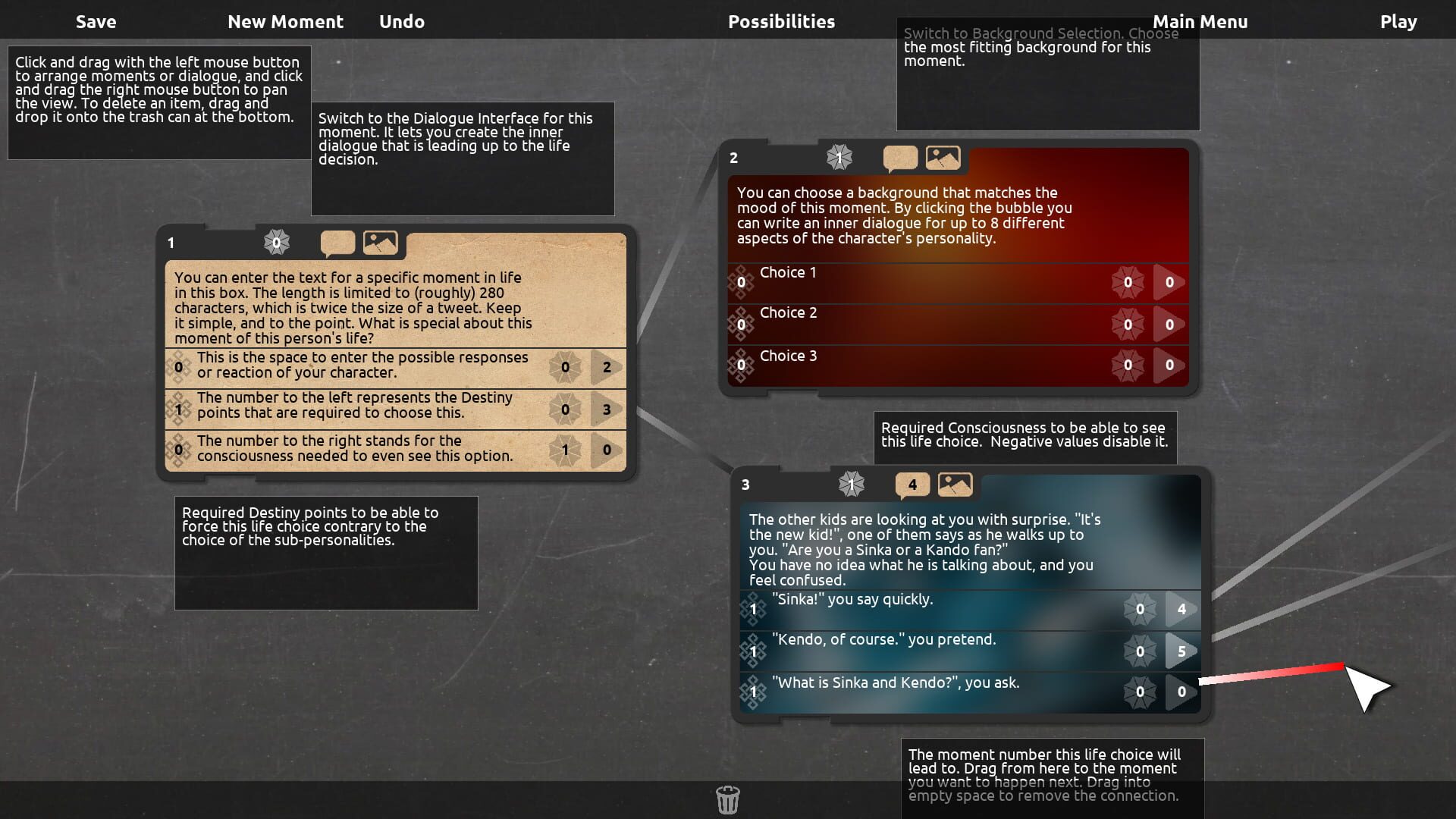Open the Dialogue Interface bubble on moment 1
Screen dimensions: 1456x819
coord(337,243)
